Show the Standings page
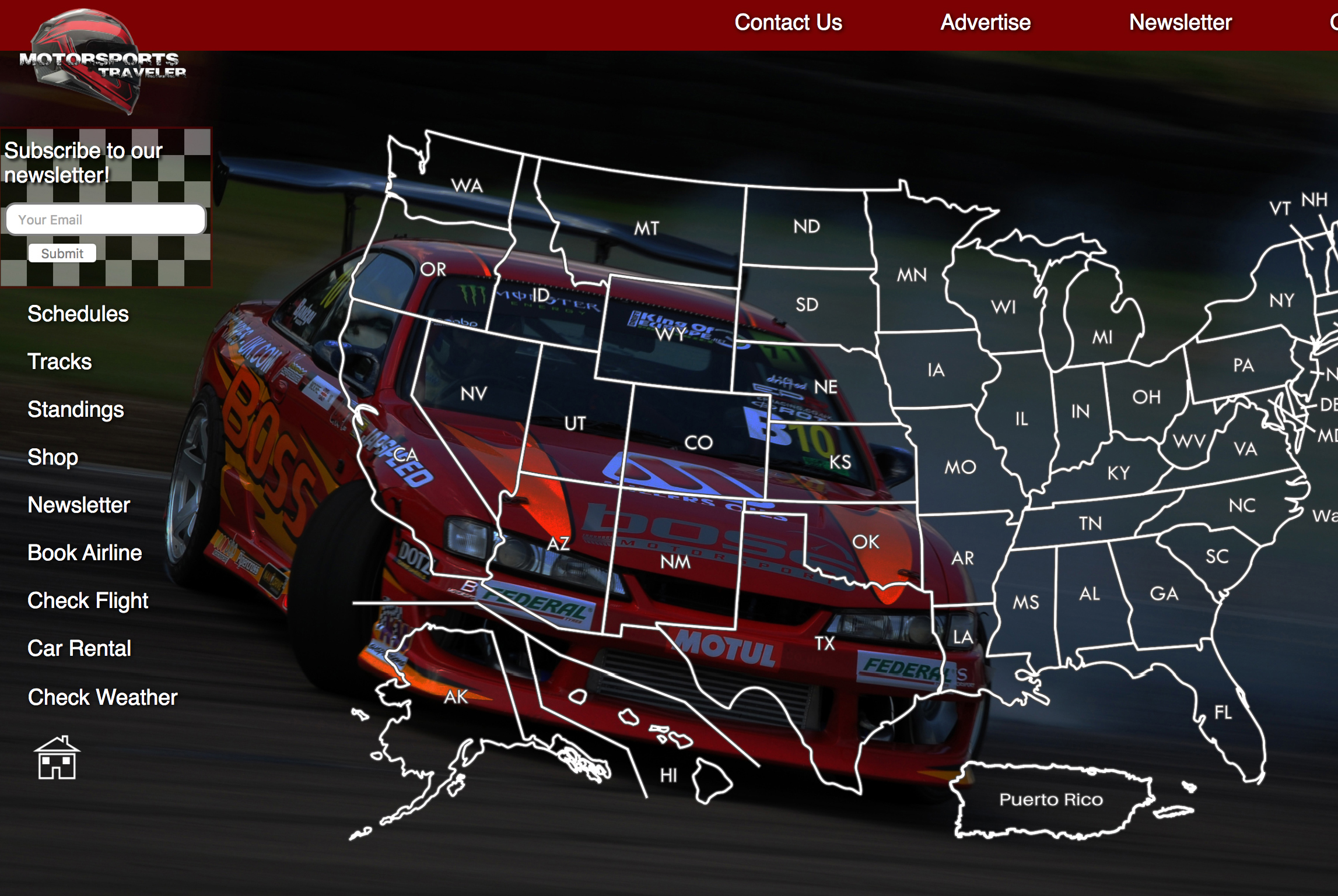The height and width of the screenshot is (896, 1338). [76, 410]
